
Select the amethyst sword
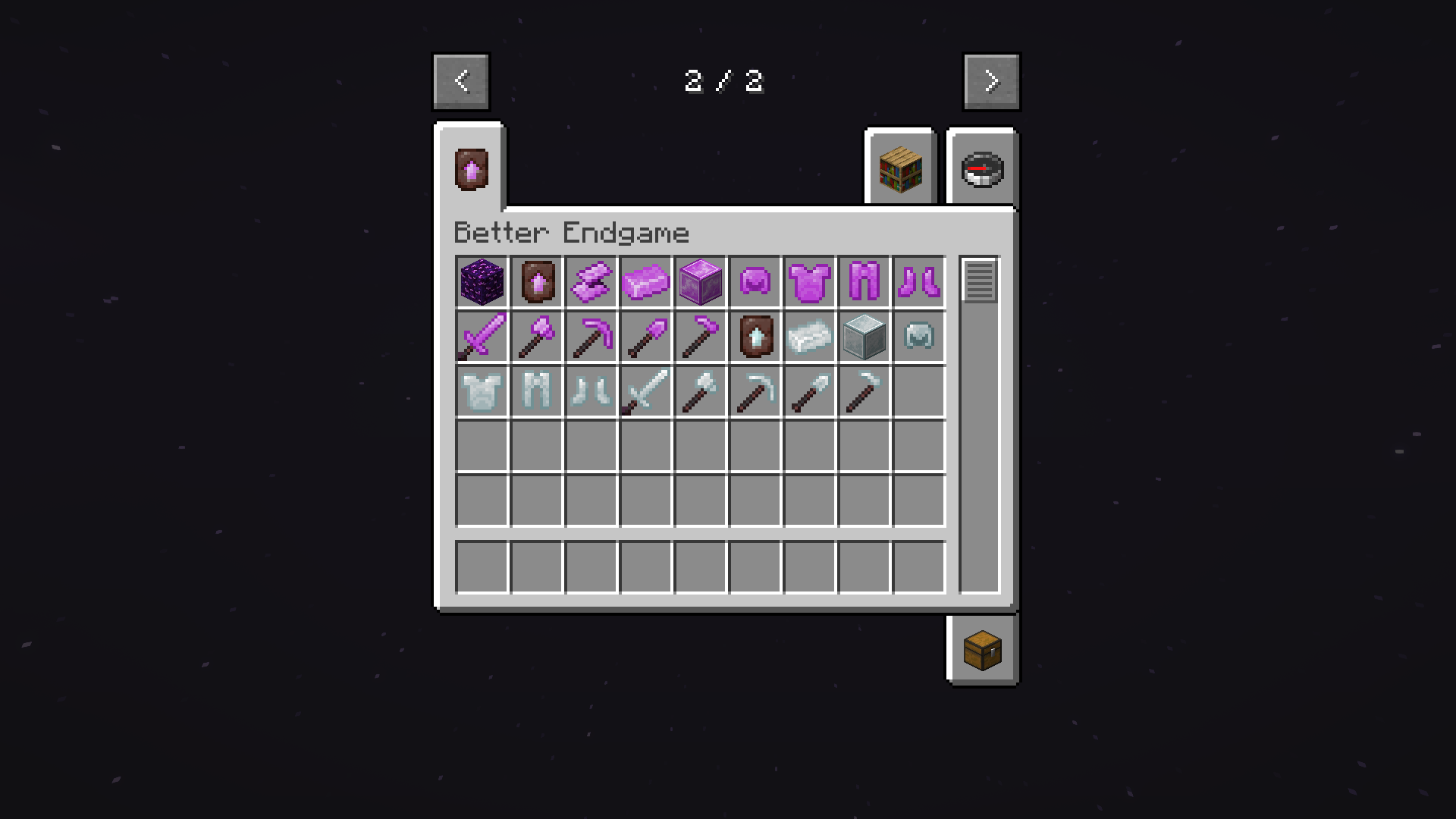pos(482,337)
